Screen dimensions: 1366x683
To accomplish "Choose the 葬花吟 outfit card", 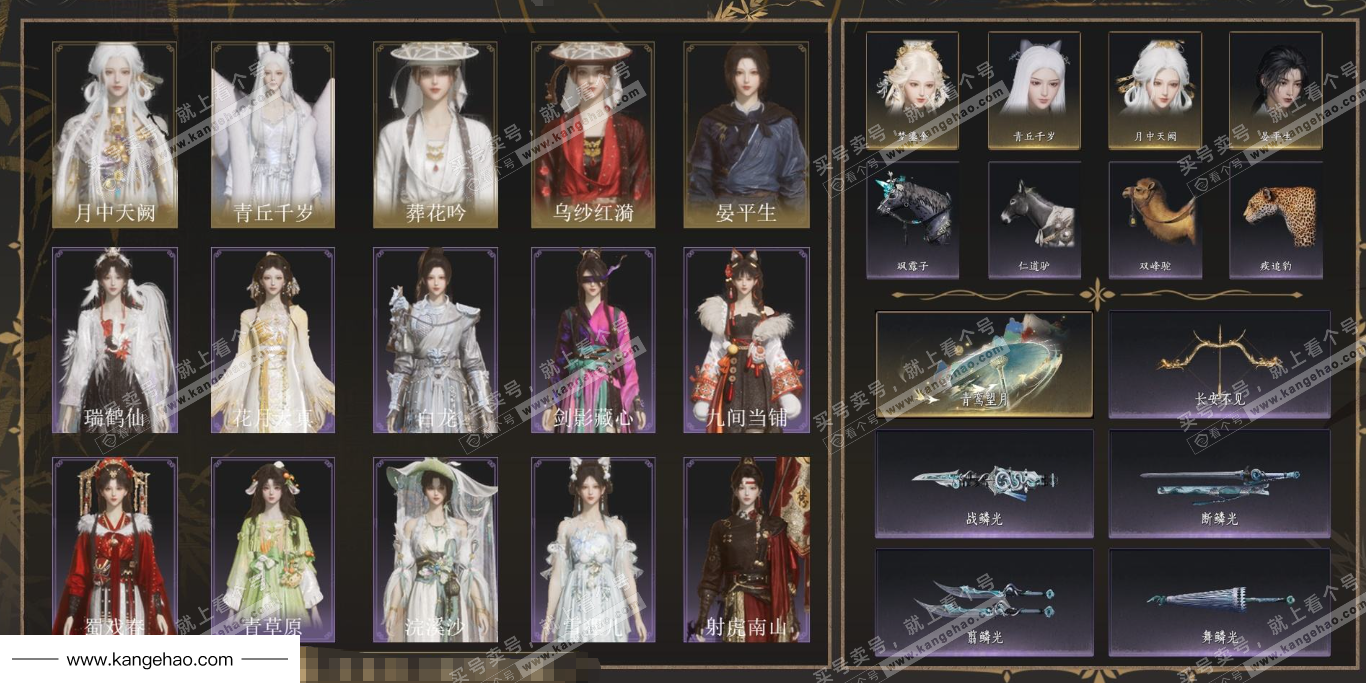I will 435,135.
